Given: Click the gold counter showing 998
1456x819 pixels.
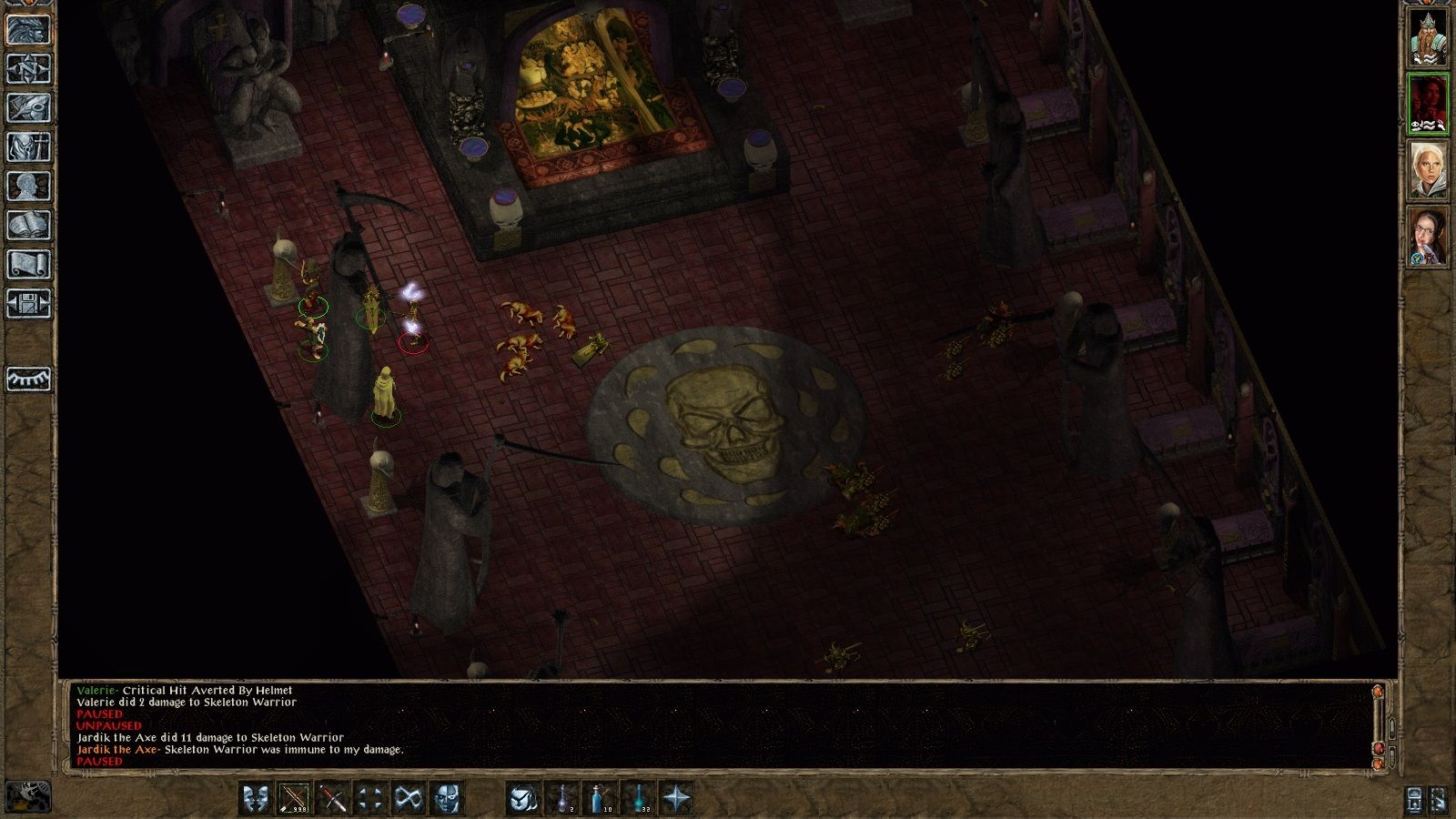Looking at the screenshot, I should pyautogui.click(x=295, y=798).
